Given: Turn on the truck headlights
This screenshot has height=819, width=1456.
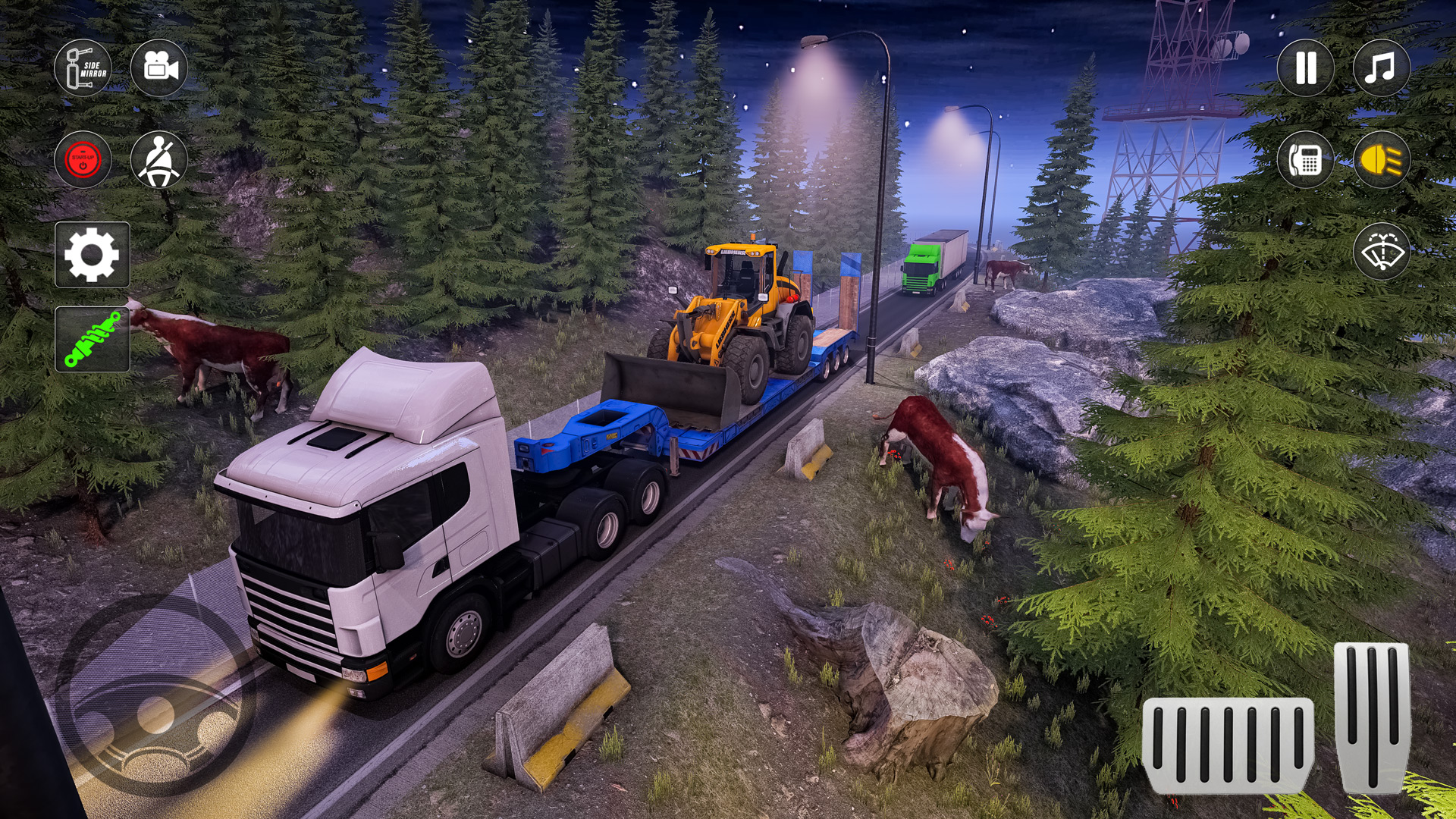Looking at the screenshot, I should pos(1382,159).
